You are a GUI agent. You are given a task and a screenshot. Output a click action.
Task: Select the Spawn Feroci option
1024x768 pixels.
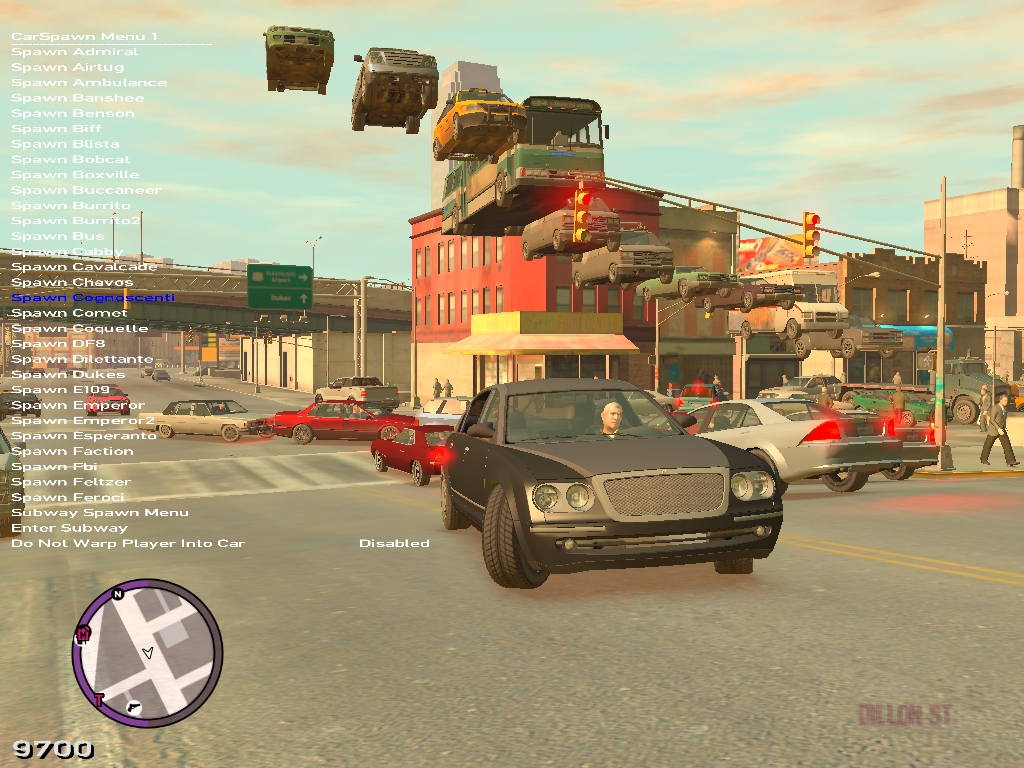click(x=68, y=498)
